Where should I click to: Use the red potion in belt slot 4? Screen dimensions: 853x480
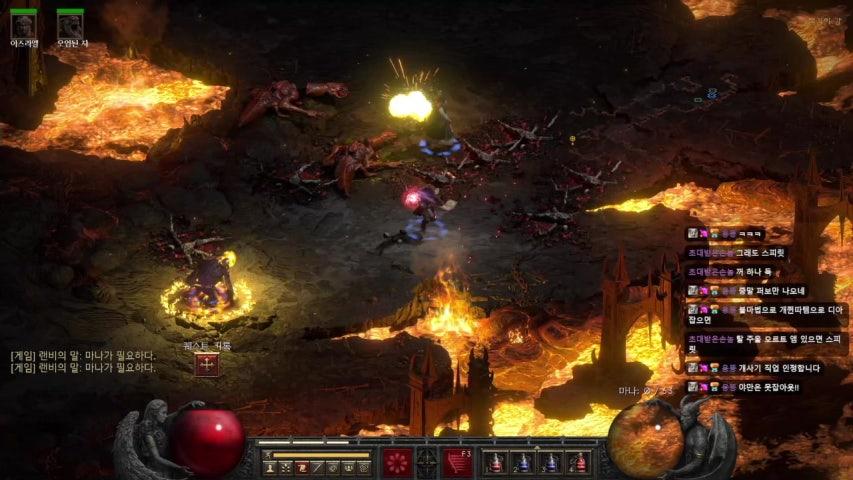coord(578,463)
